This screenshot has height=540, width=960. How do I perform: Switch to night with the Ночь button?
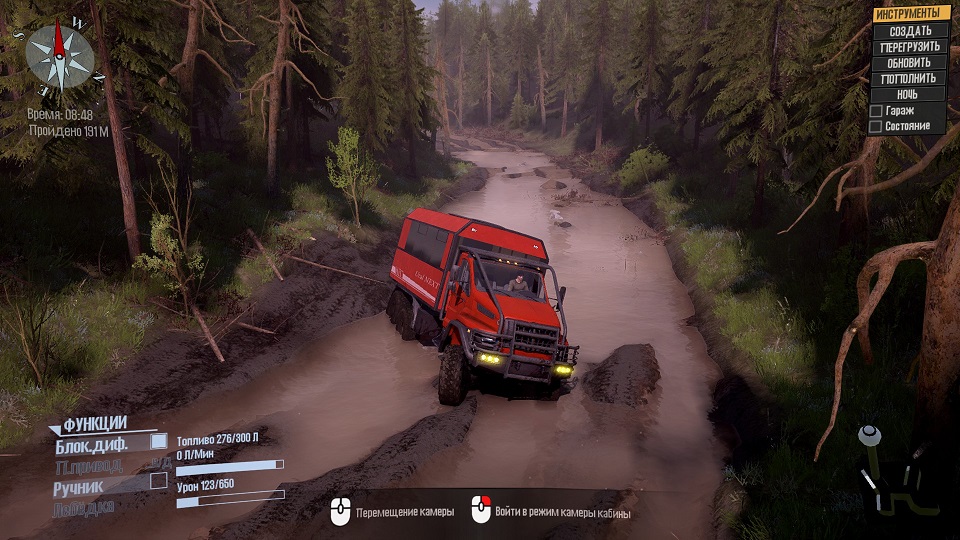click(910, 94)
